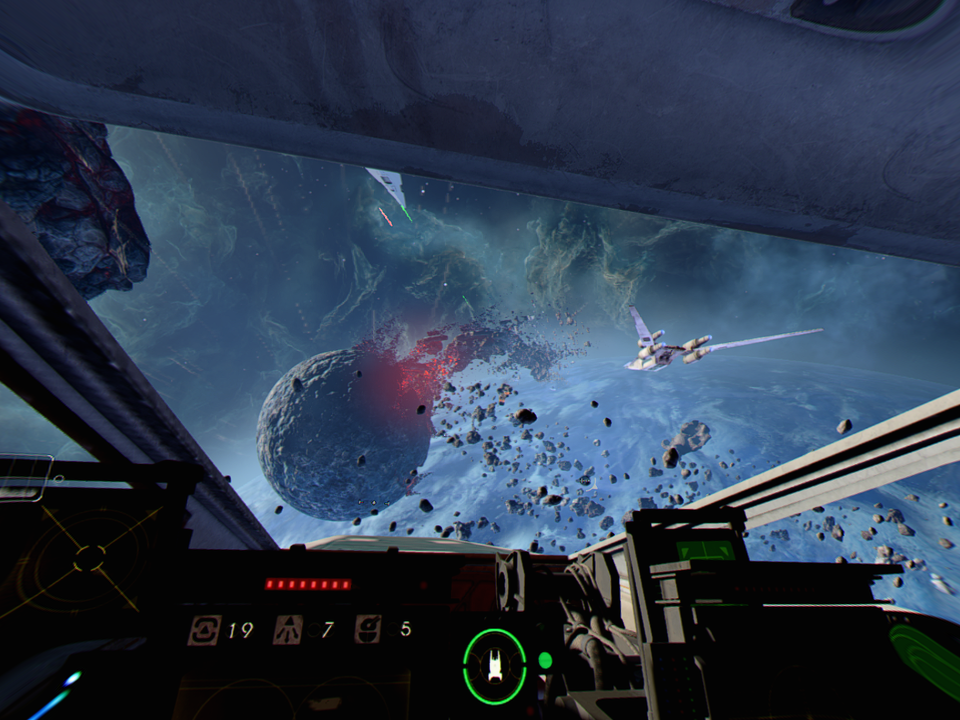Image resolution: width=960 pixels, height=720 pixels.
Task: Select the first square icon beside 19
Action: point(204,629)
